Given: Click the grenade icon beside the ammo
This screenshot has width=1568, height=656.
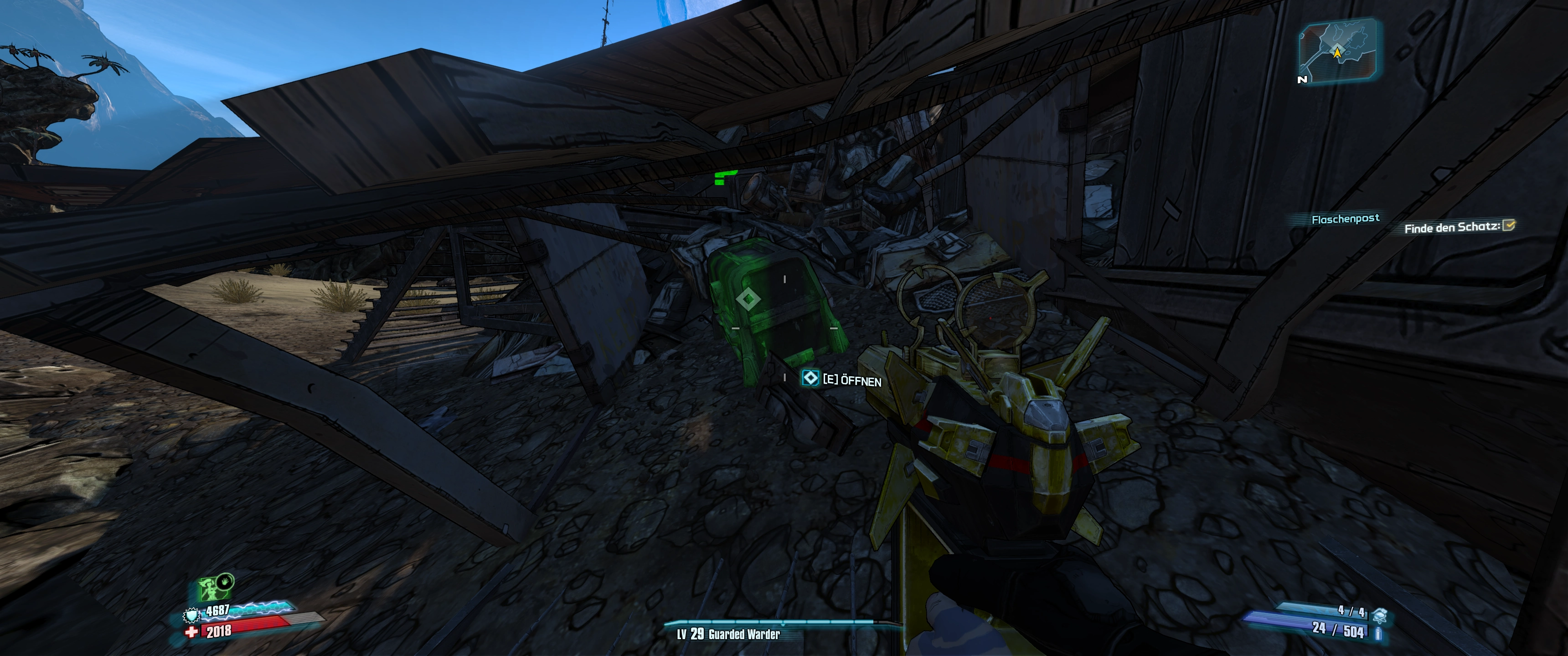Looking at the screenshot, I should point(1381,616).
